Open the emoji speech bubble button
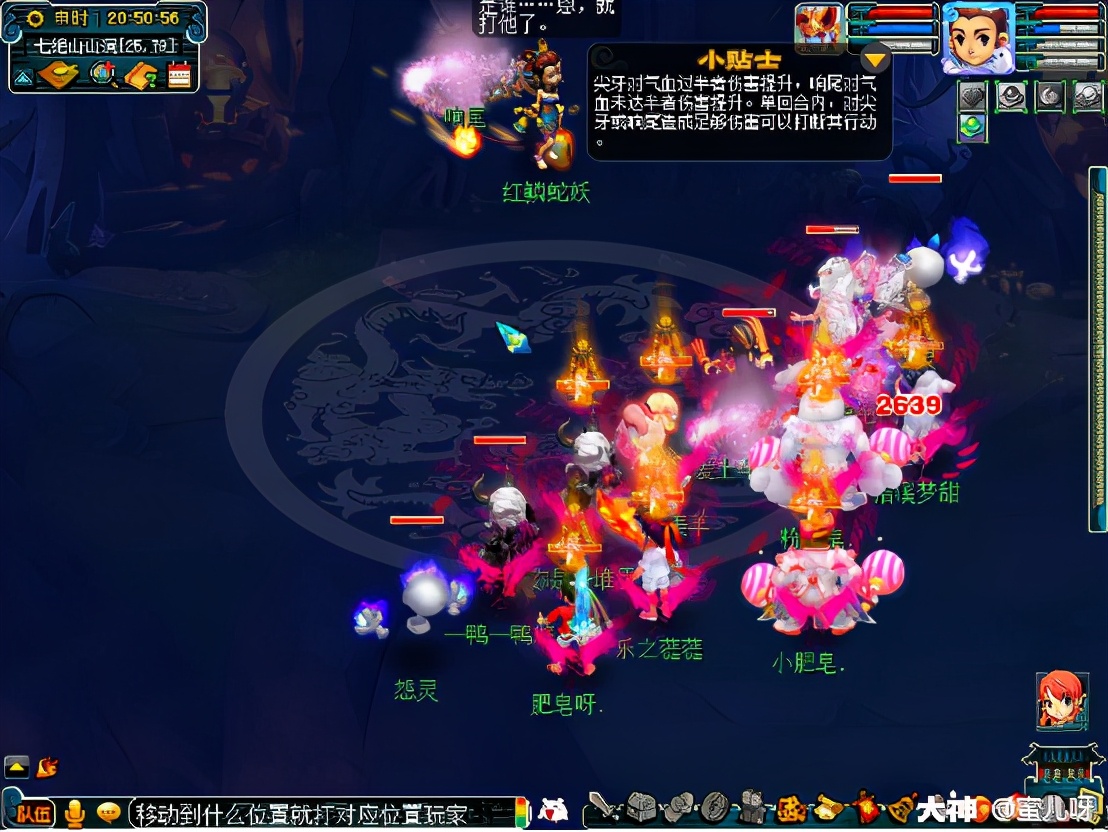The image size is (1108, 832). click(x=109, y=812)
